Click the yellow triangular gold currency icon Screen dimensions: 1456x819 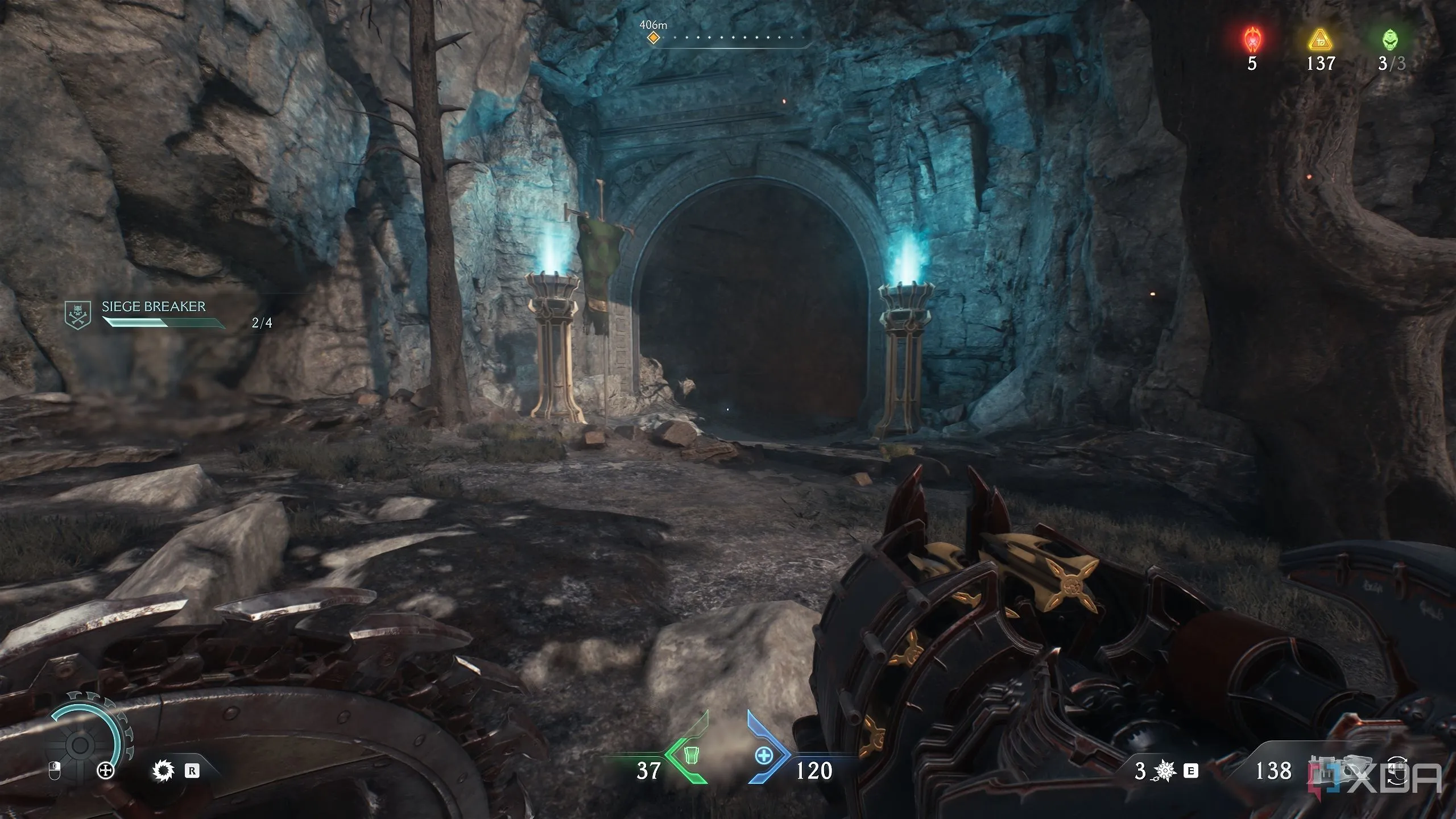click(1320, 40)
